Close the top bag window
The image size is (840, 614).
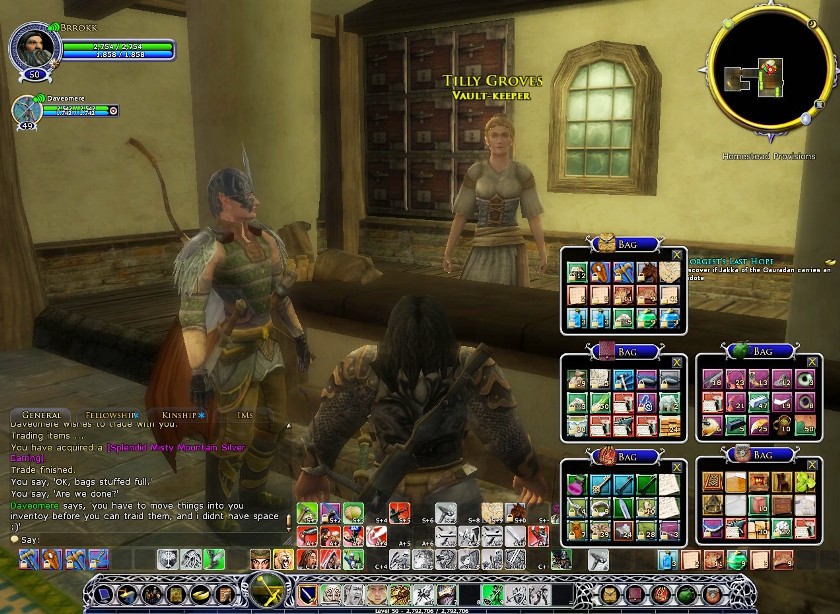pyautogui.click(x=677, y=256)
